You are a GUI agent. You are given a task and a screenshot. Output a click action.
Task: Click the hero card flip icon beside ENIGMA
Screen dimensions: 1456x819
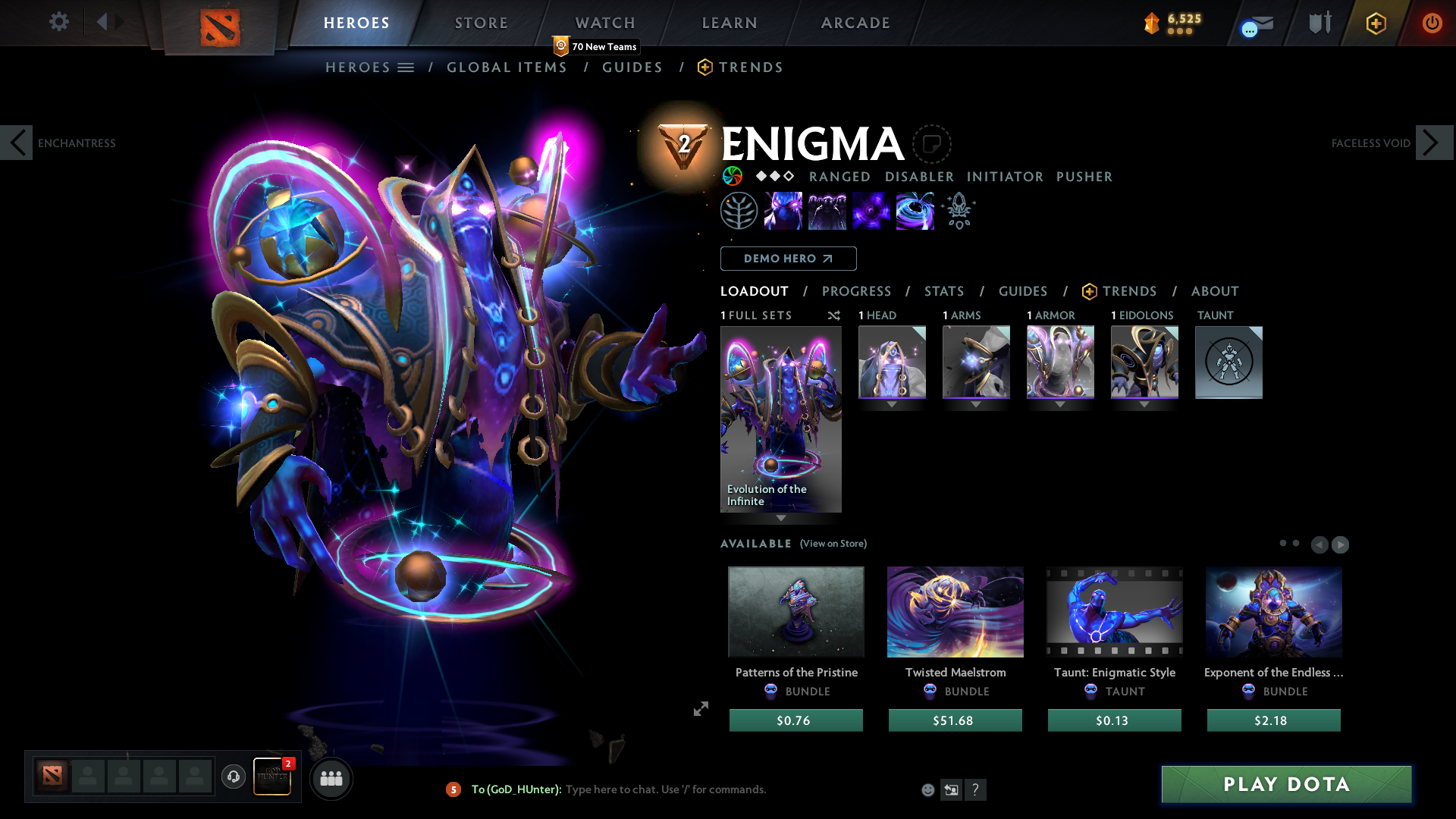tap(933, 144)
